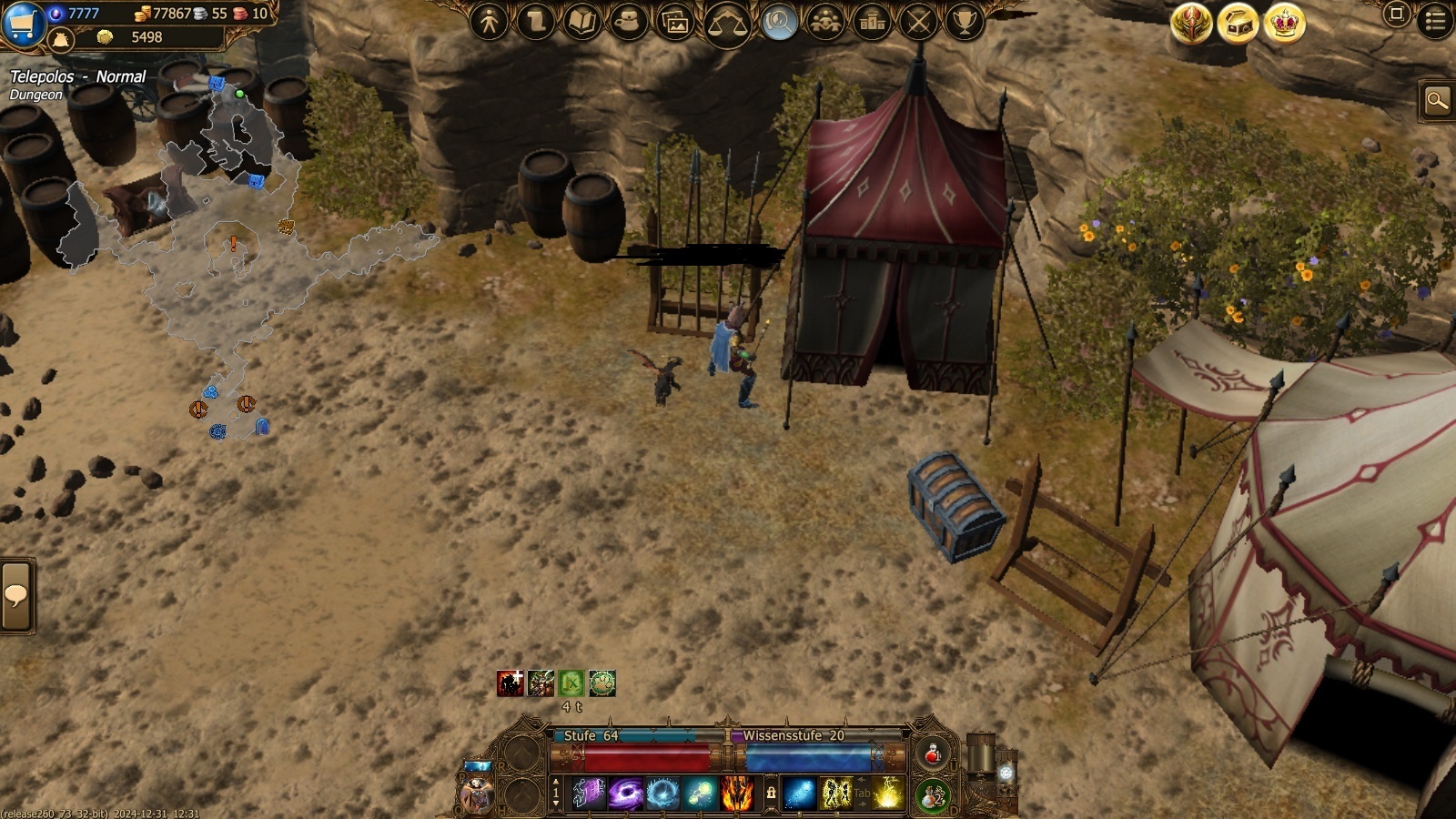Cast the flaming fire skill
1456x819 pixels.
click(x=737, y=794)
